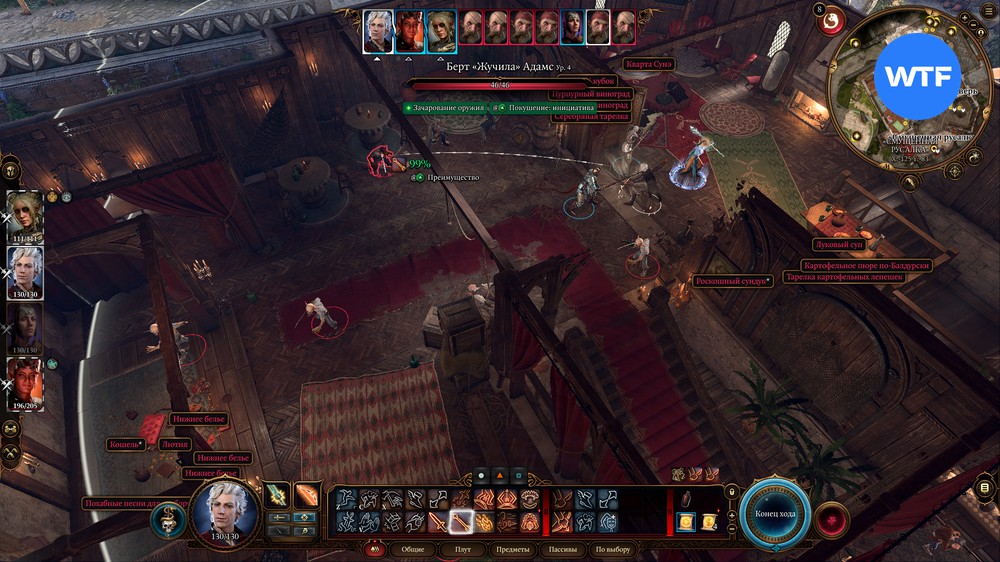Screen dimensions: 1000x562
Task: Use the scroll item in the hotbar
Action: coord(685,521)
